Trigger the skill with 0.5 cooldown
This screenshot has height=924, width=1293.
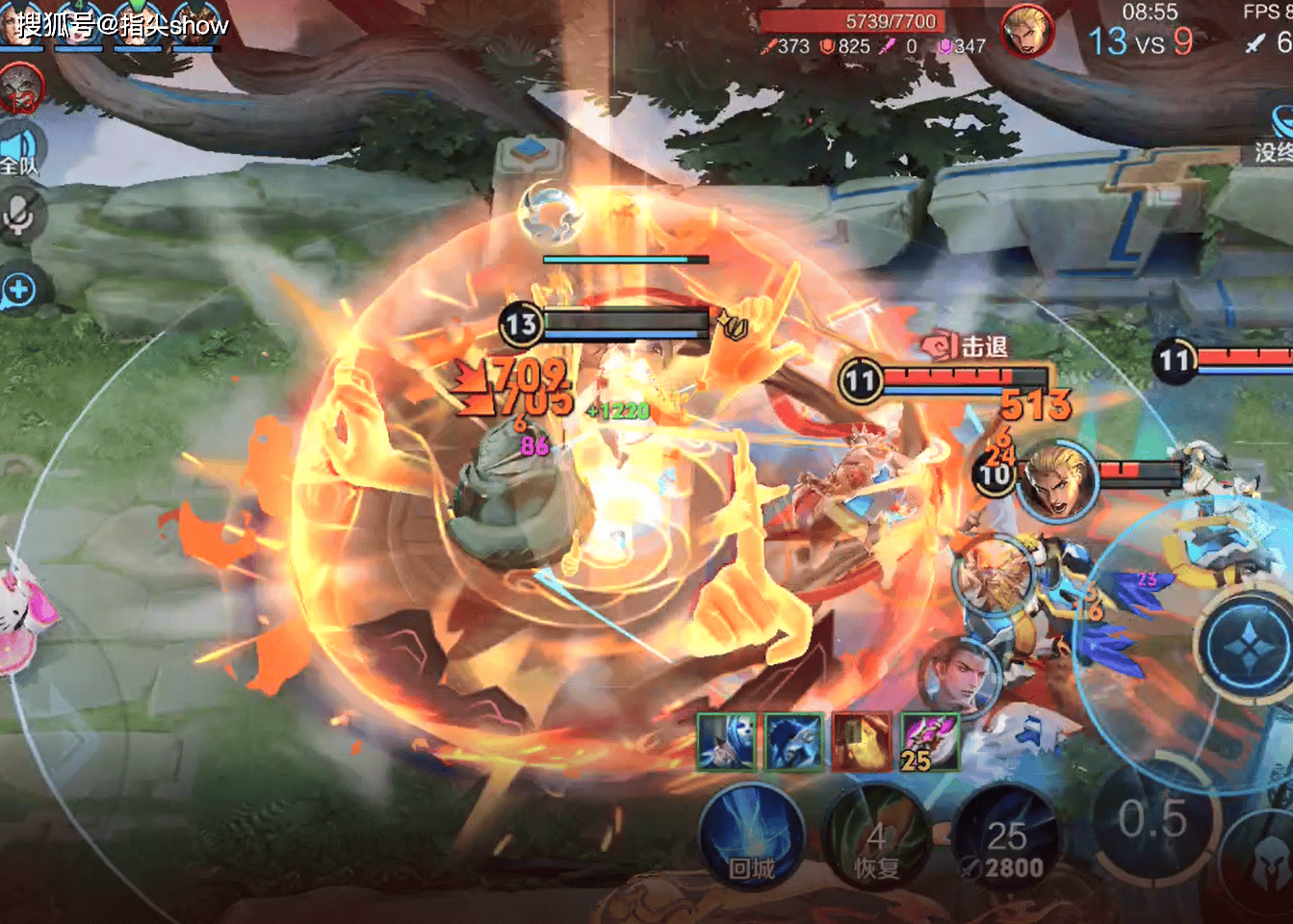[1152, 820]
